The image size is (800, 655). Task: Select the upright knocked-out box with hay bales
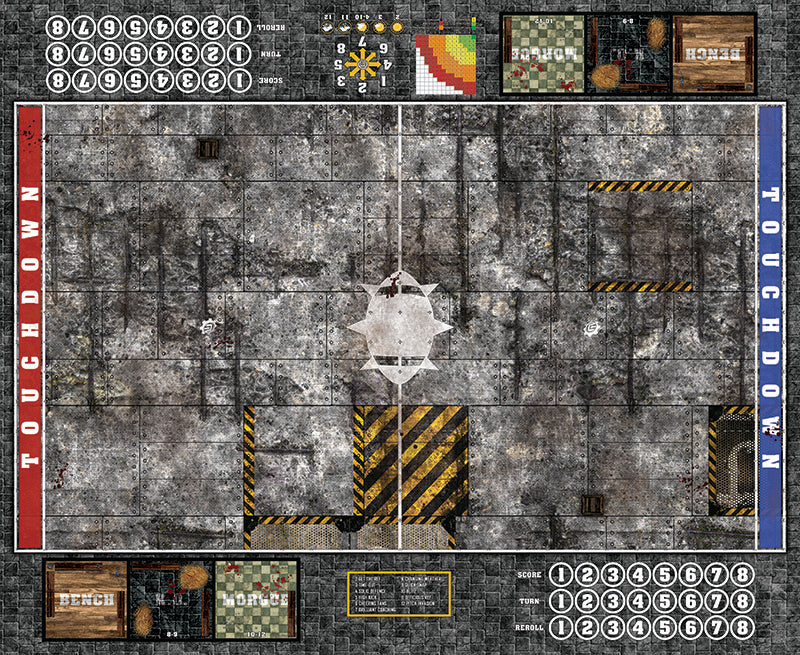pos(170,598)
